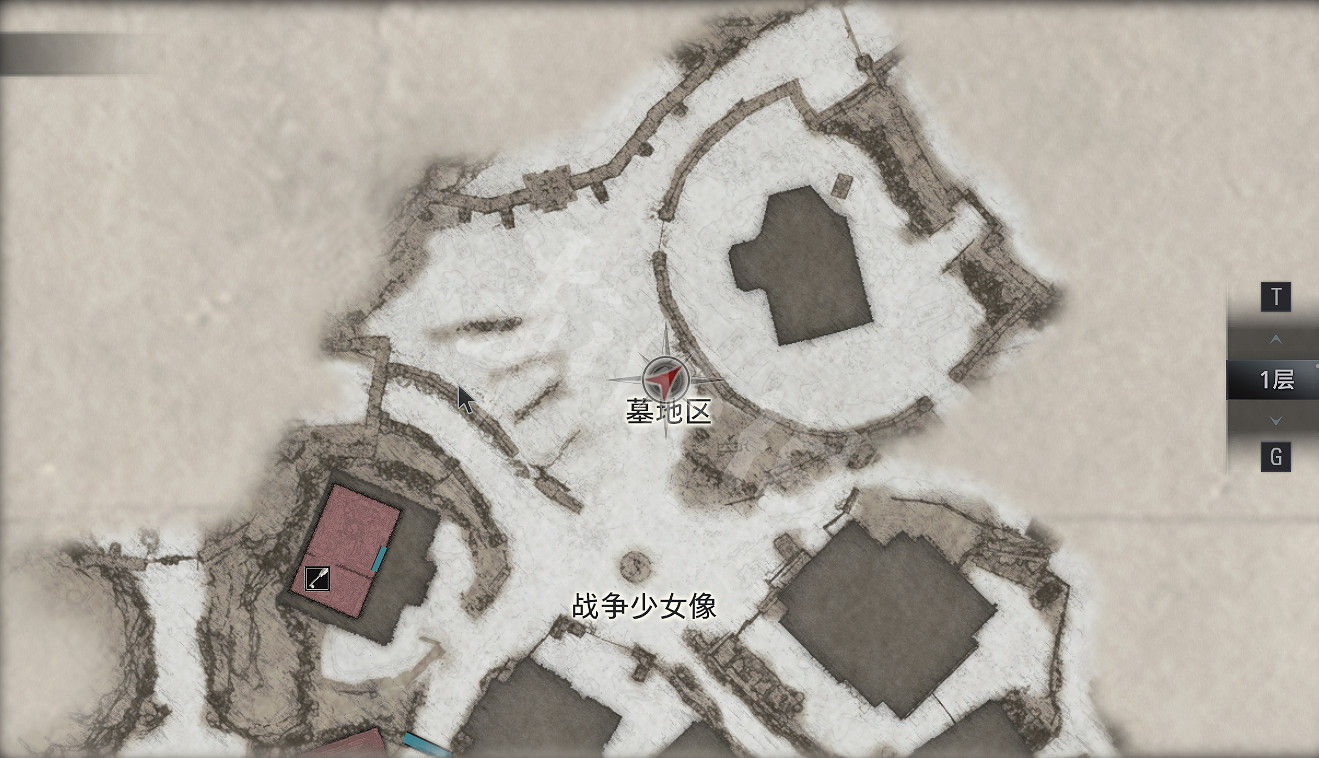Viewport: 1319px width, 758px height.
Task: Click the up arrow above the floor indicator
Action: pos(1276,339)
